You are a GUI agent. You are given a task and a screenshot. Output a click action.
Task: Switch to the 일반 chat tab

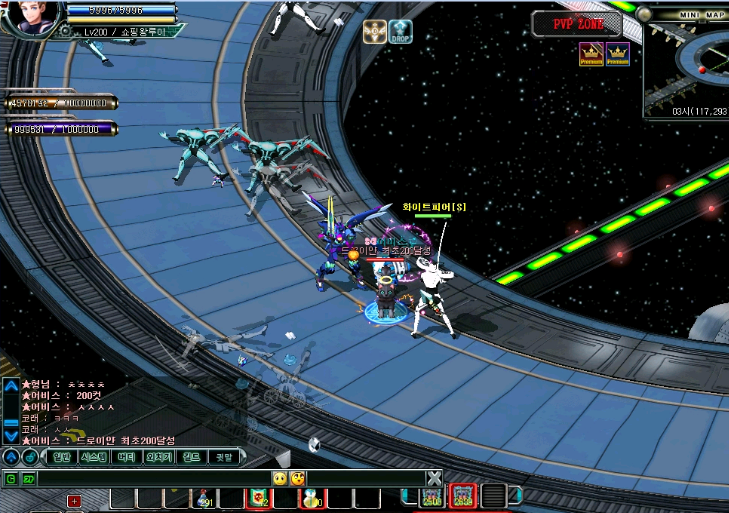pyautogui.click(x=62, y=457)
